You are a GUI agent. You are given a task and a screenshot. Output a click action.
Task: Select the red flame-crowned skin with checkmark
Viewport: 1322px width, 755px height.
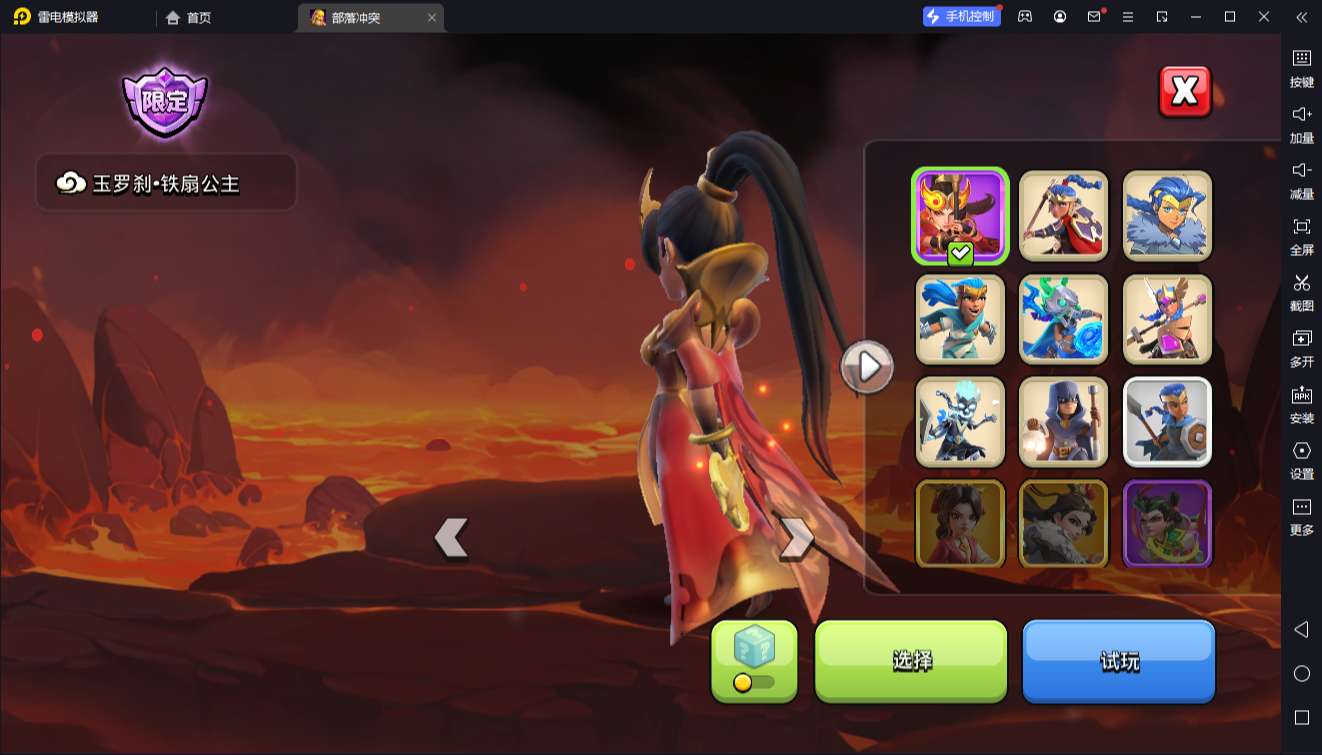pyautogui.click(x=960, y=215)
